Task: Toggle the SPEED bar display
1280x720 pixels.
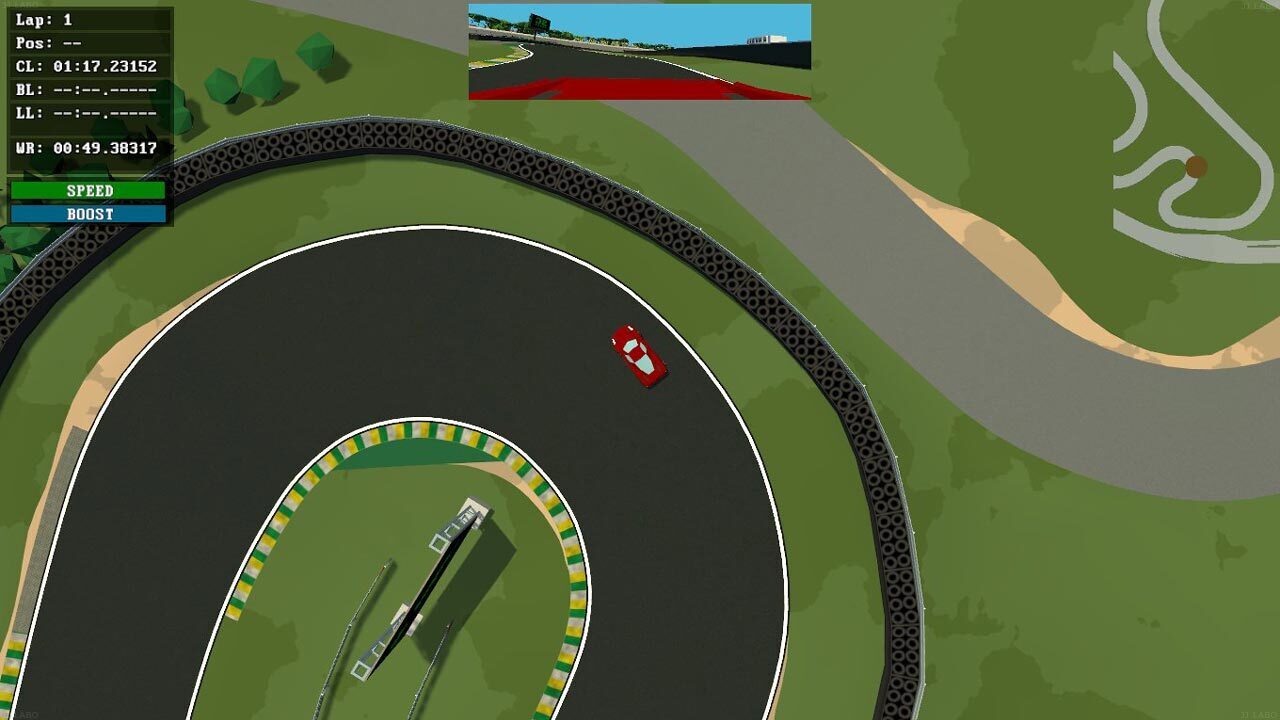Action: point(90,190)
